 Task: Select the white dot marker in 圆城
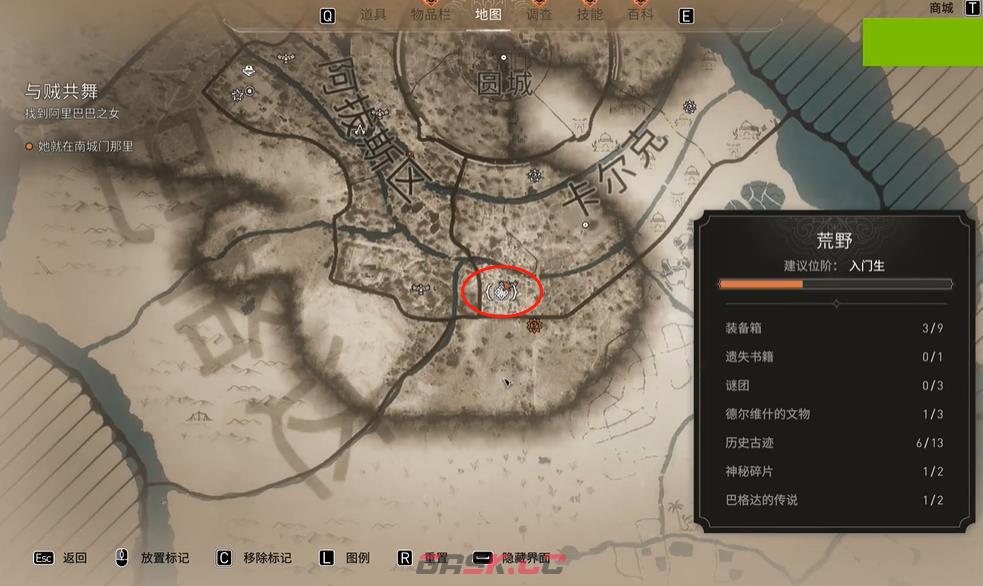coord(504,58)
